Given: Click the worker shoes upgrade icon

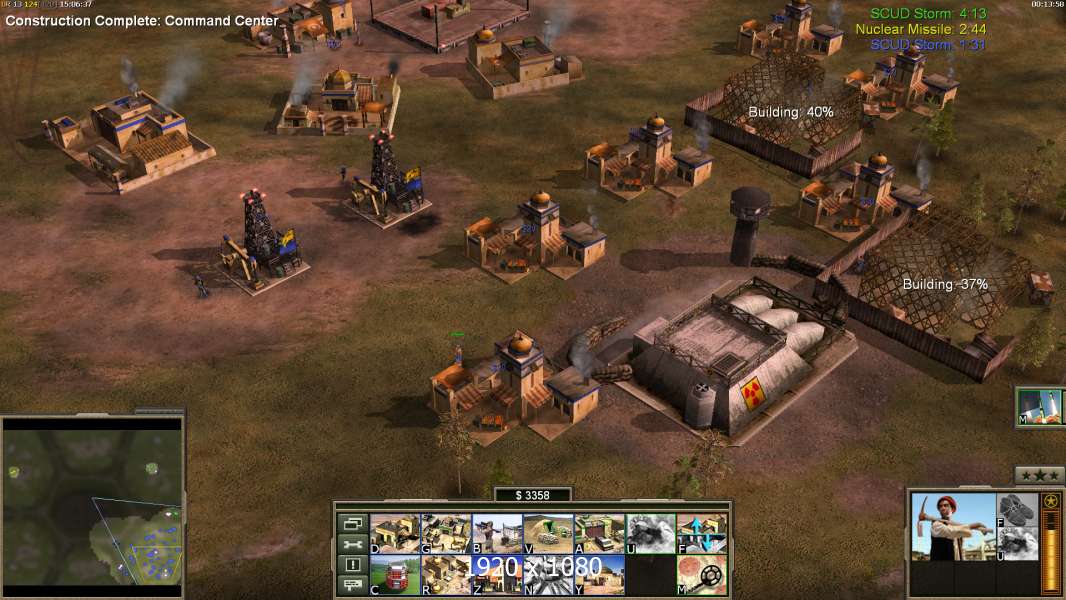Looking at the screenshot, I should pyautogui.click(x=1018, y=510).
